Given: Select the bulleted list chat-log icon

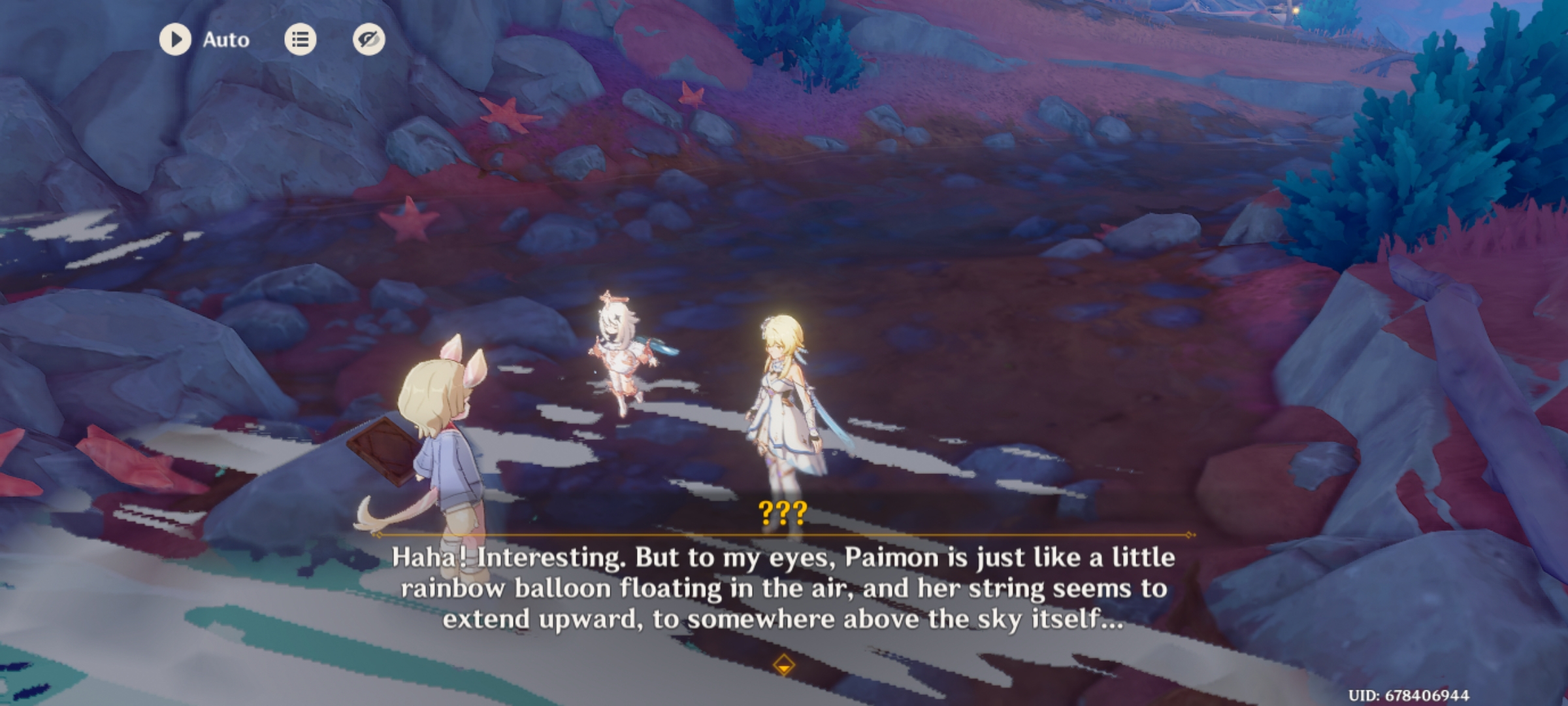Looking at the screenshot, I should 300,39.
